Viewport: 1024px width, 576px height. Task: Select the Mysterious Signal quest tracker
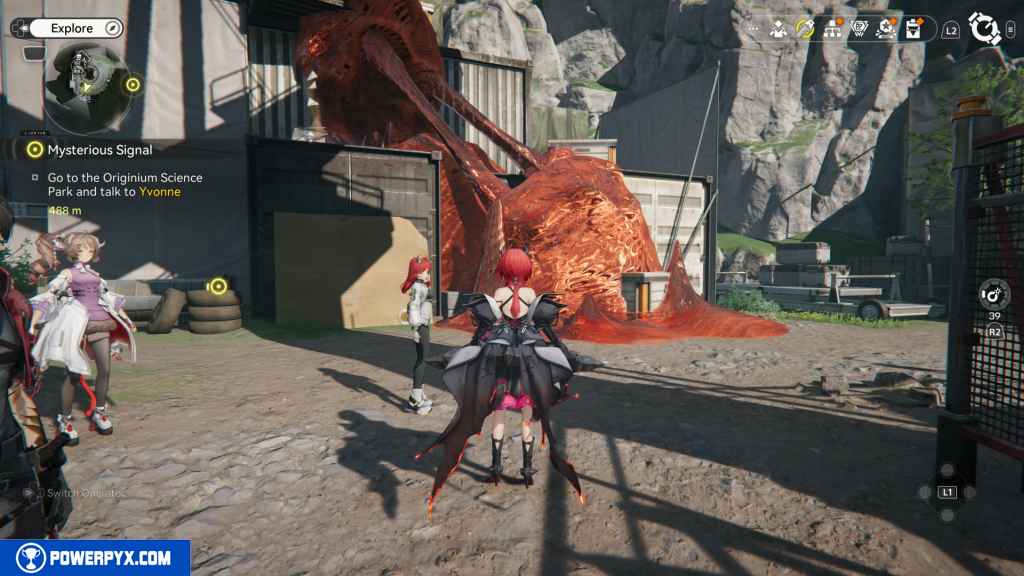point(99,150)
